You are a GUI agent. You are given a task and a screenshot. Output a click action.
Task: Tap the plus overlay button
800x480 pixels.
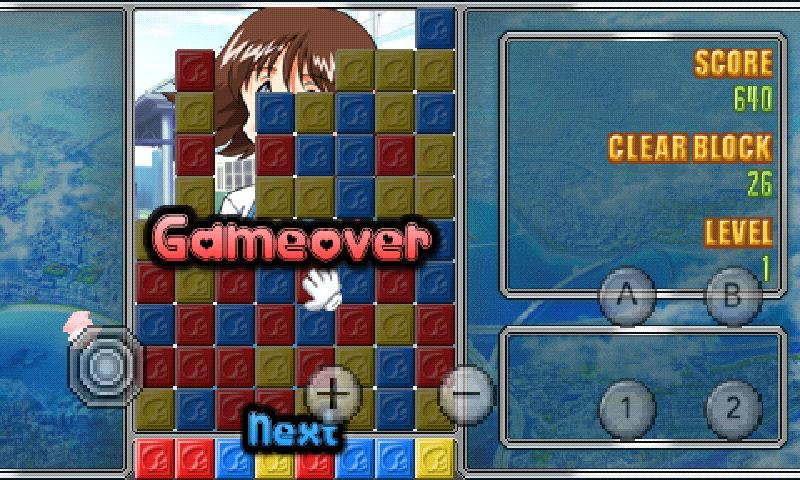click(x=334, y=392)
